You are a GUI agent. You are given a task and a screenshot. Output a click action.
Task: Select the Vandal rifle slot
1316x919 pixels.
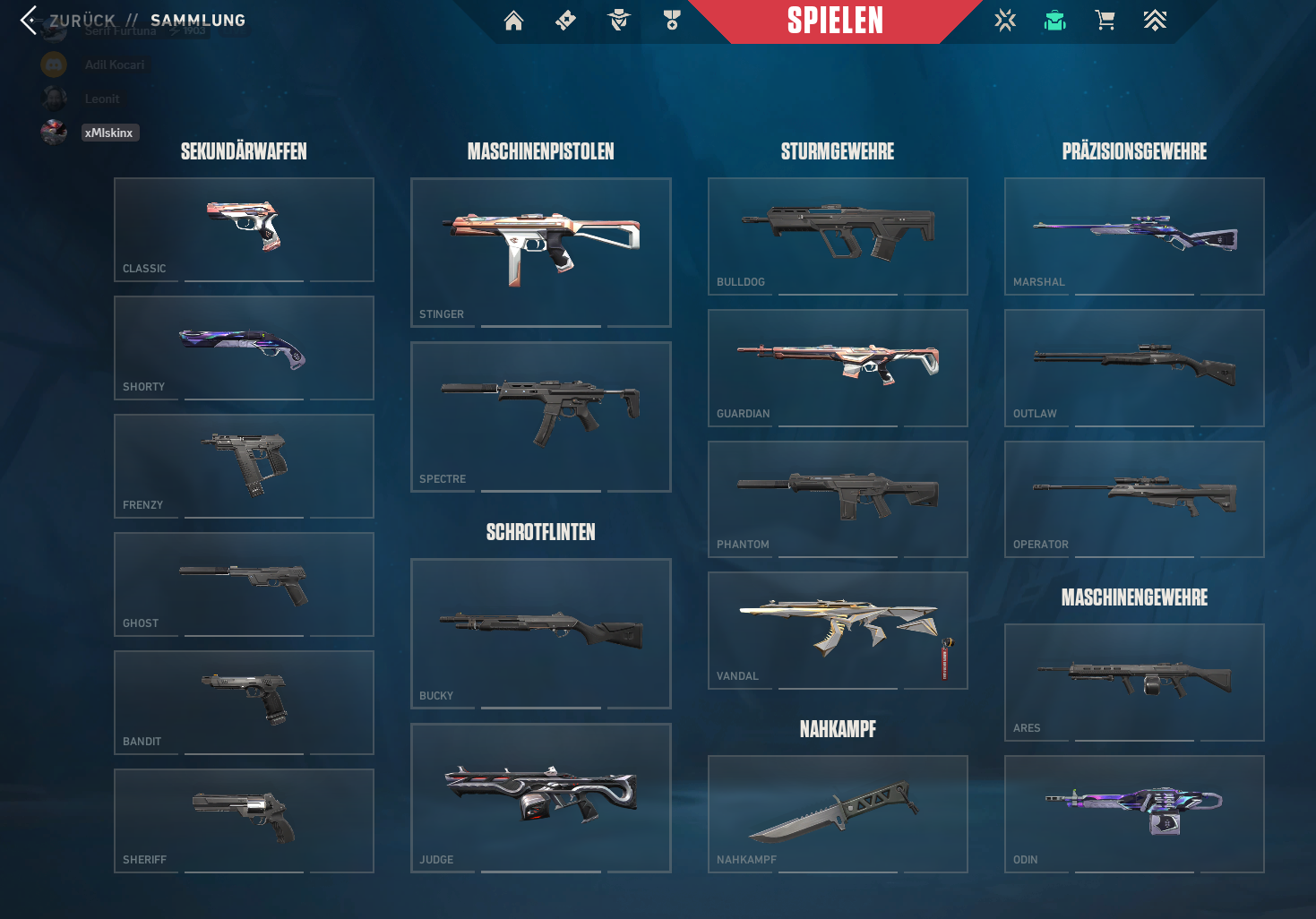(838, 630)
